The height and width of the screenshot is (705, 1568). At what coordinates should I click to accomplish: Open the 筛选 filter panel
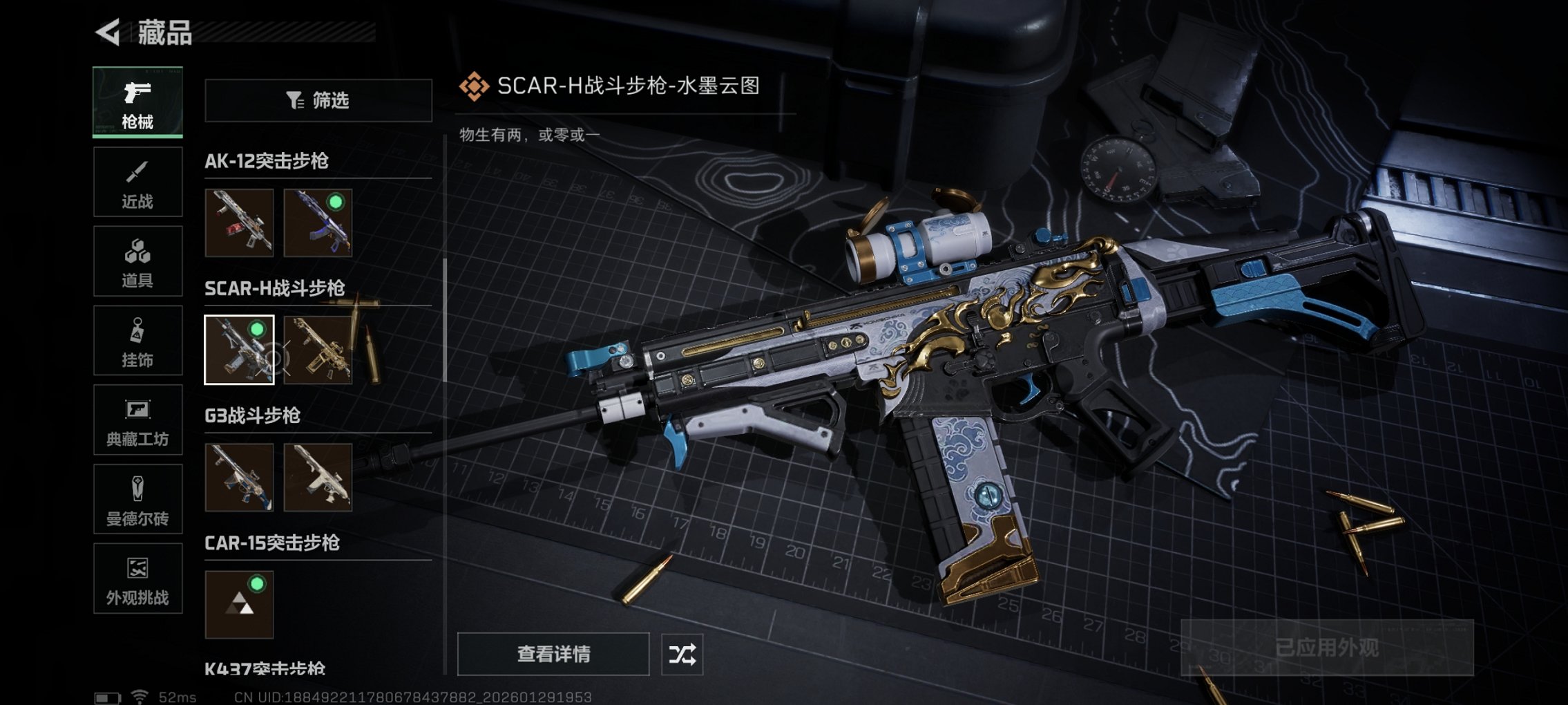tap(318, 101)
